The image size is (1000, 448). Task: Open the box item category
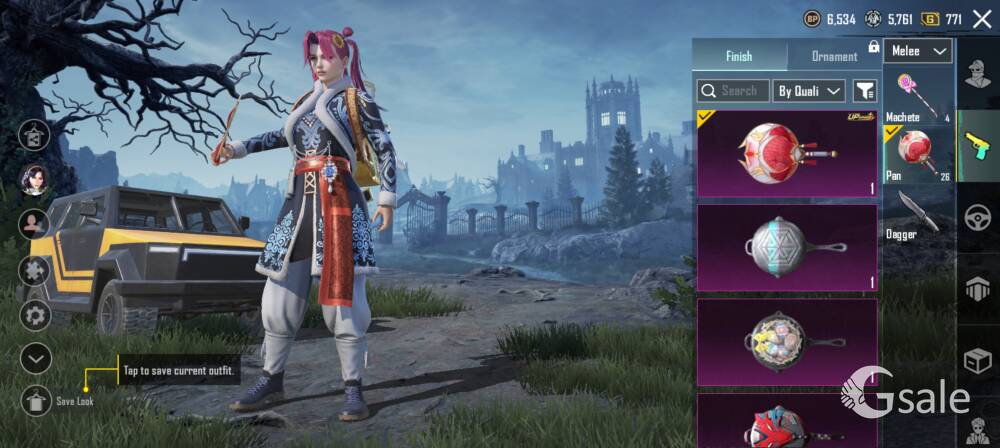pos(978,359)
